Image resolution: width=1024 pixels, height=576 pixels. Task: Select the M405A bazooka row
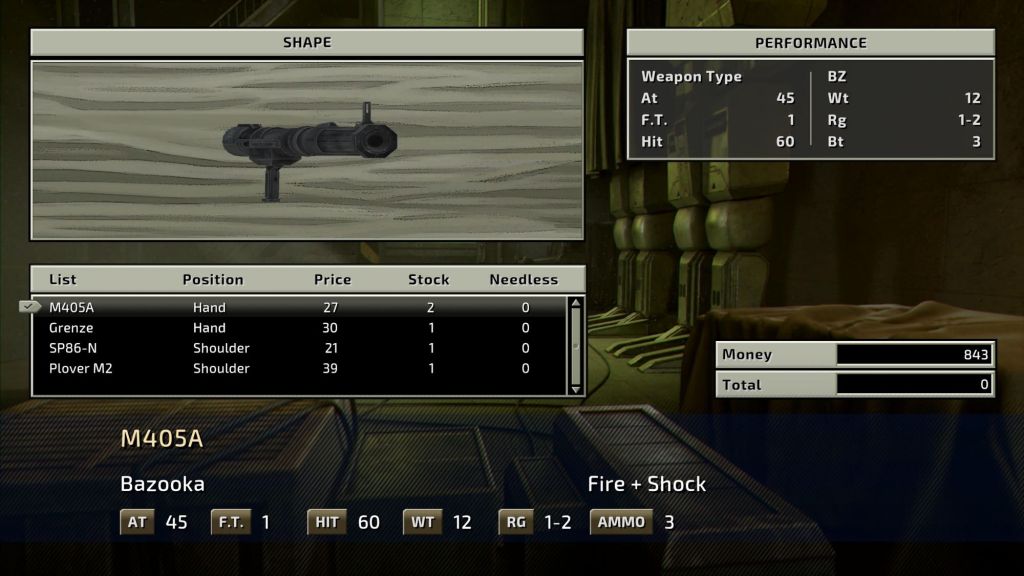coord(300,307)
